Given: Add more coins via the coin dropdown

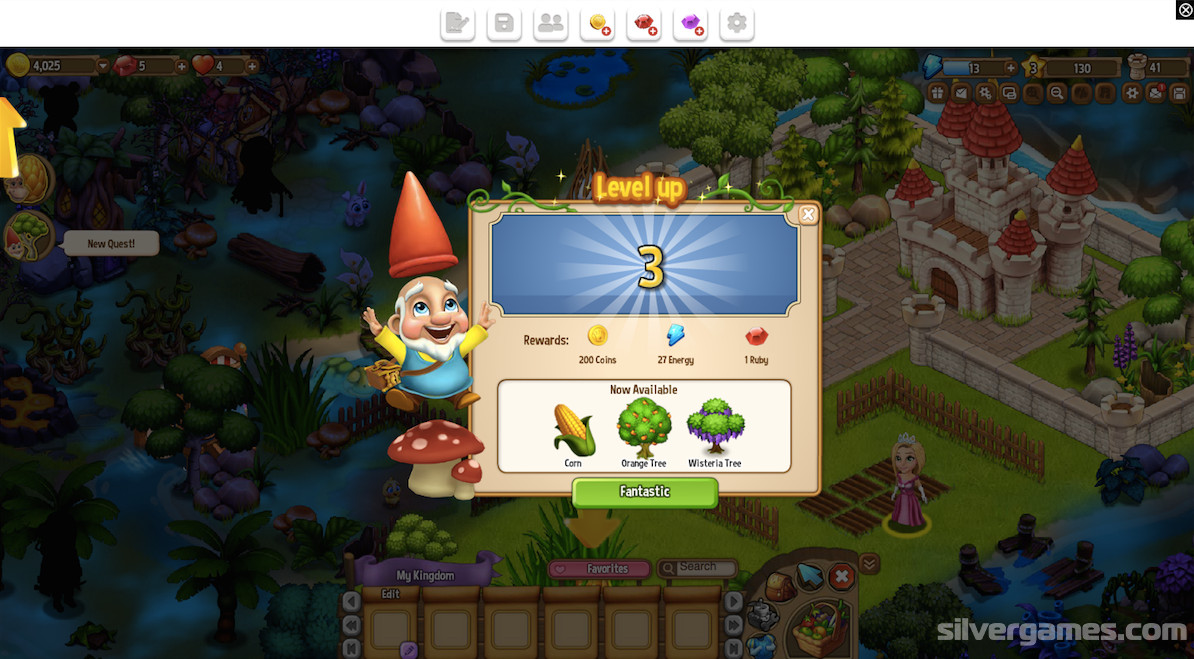Looking at the screenshot, I should click(x=102, y=66).
